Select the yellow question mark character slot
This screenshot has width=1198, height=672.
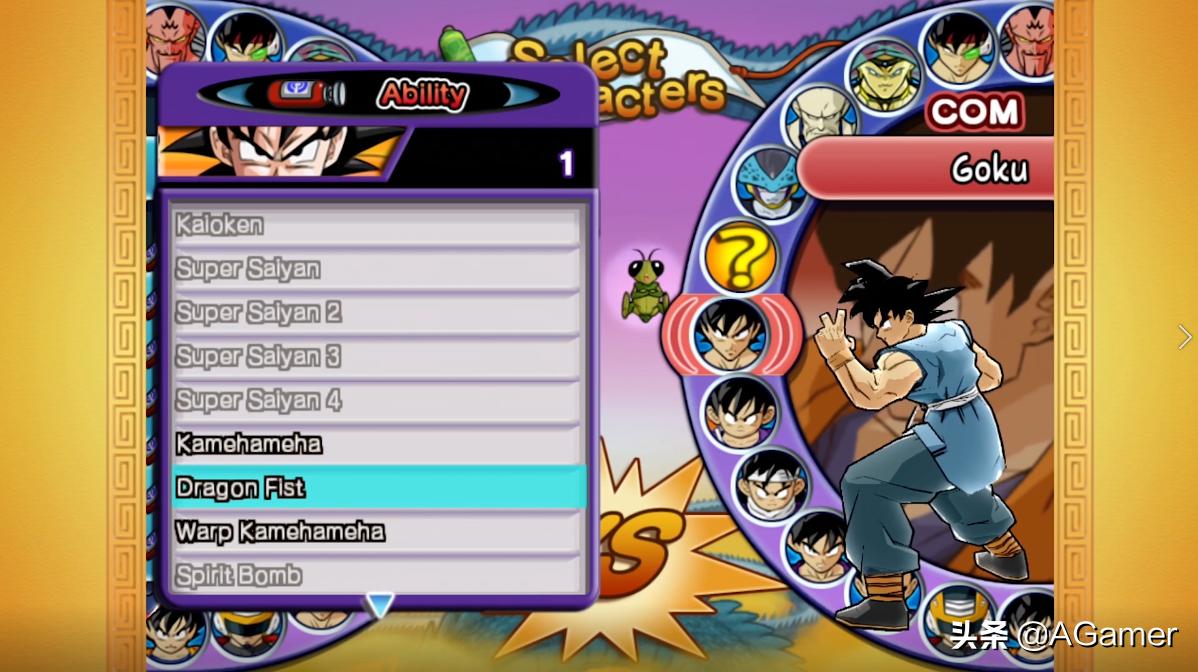pyautogui.click(x=740, y=258)
